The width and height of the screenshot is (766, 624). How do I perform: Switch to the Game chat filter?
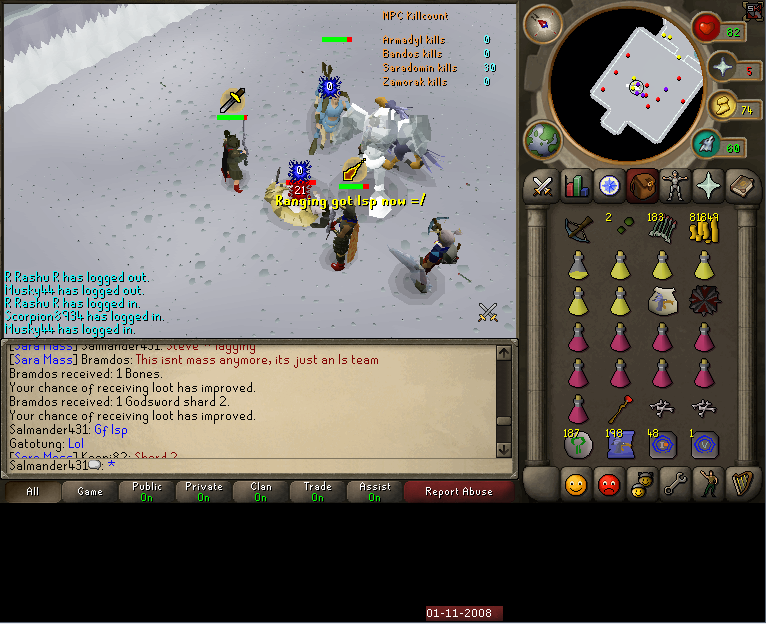90,491
